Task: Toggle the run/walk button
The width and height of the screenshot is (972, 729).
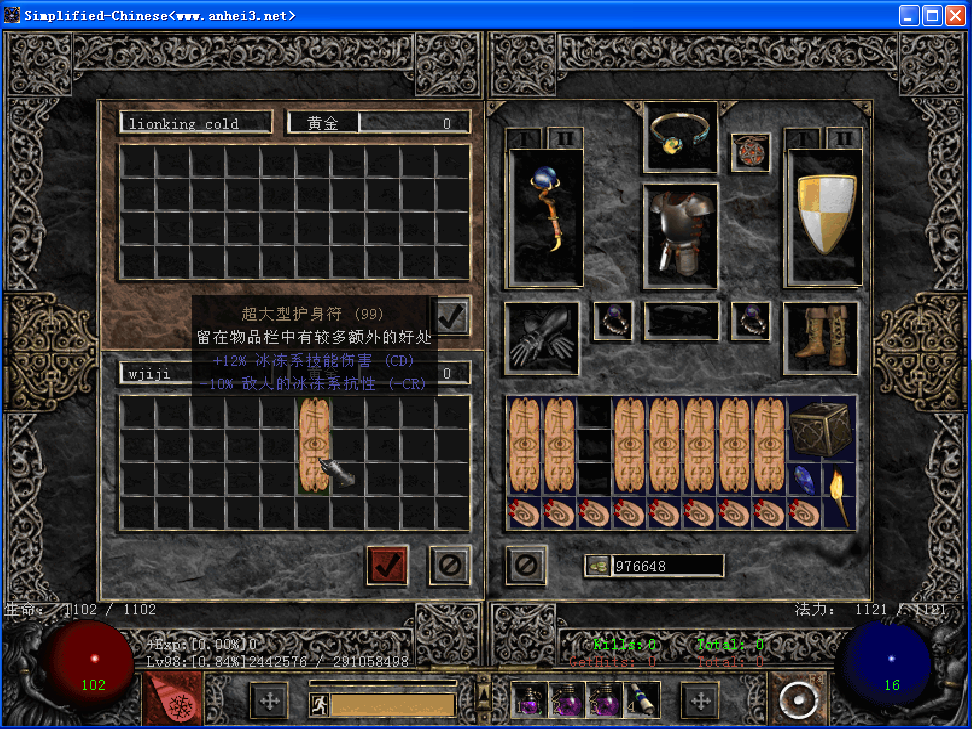Action: (x=319, y=704)
